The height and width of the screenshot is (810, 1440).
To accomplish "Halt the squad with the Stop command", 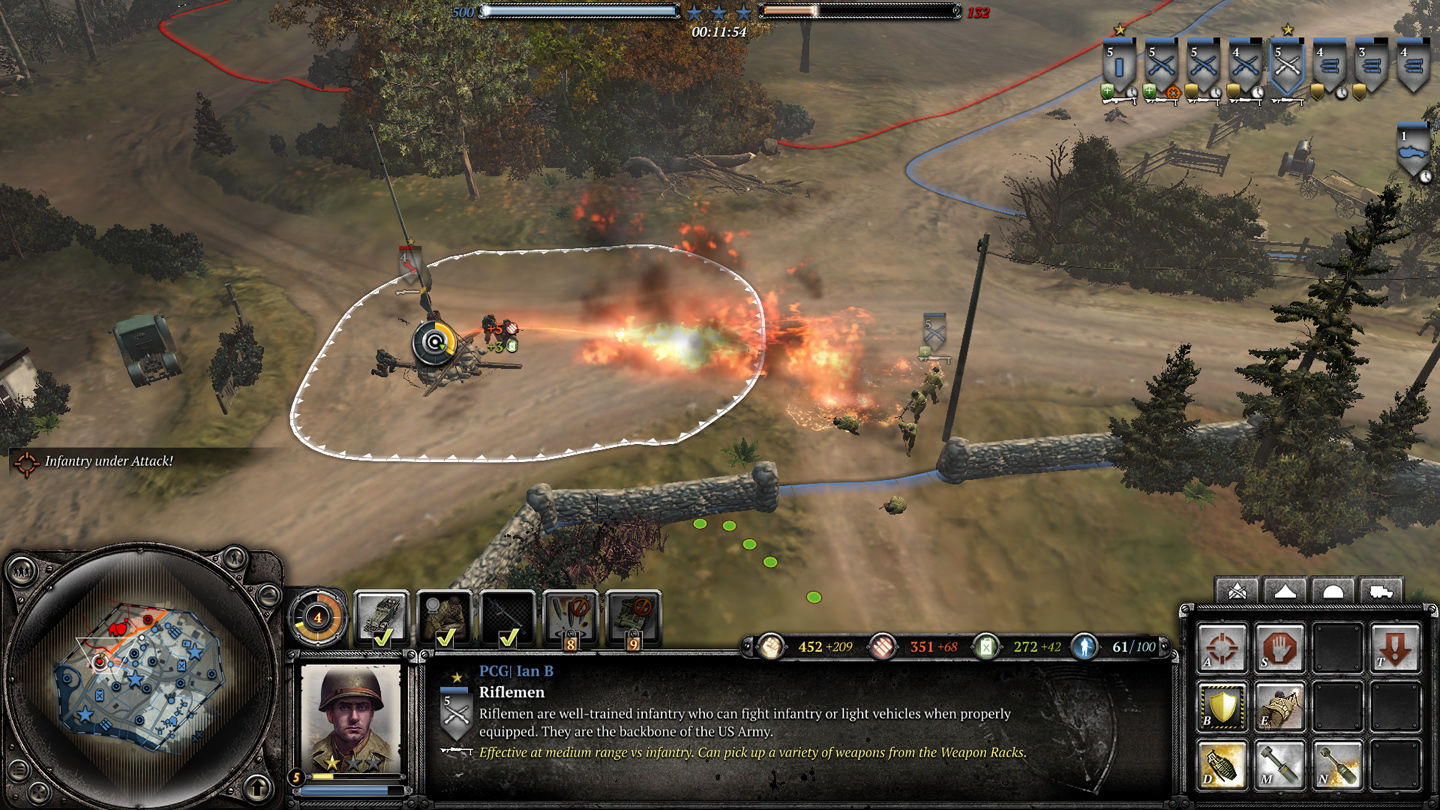I will [1279, 648].
